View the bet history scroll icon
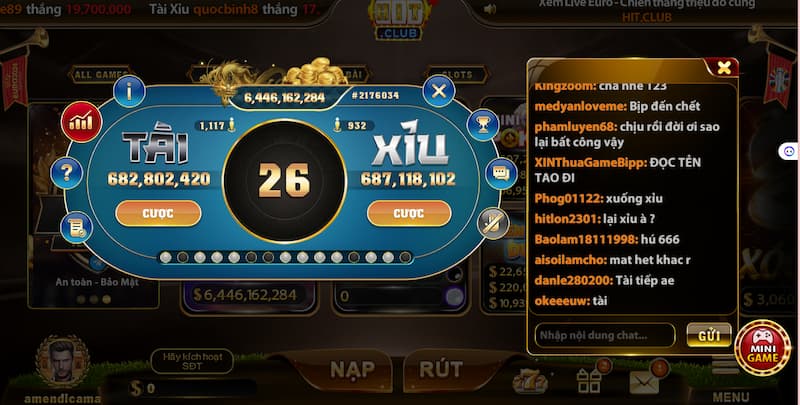Image resolution: width=800 pixels, height=405 pixels. tap(76, 227)
